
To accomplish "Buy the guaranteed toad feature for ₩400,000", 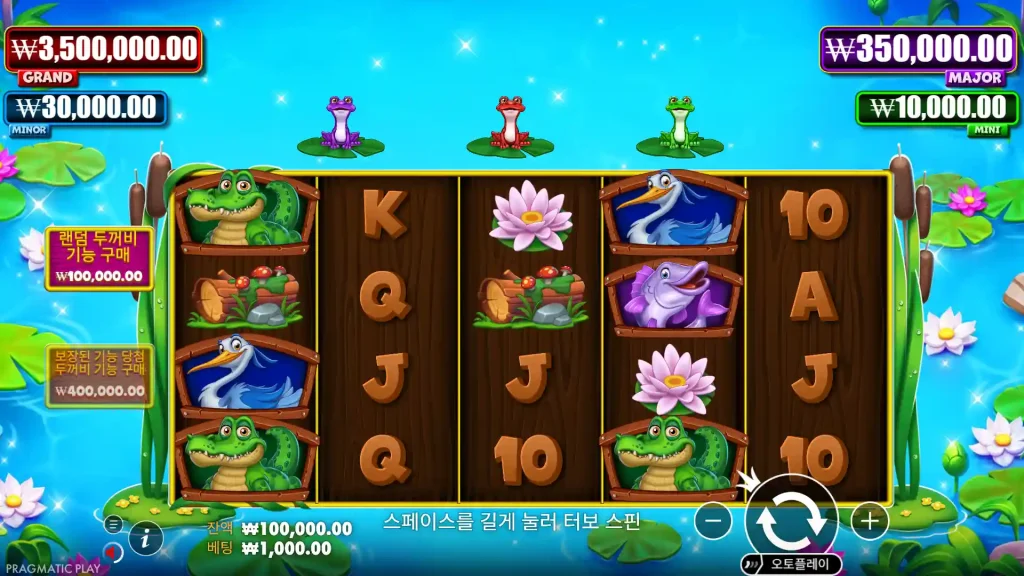I will (x=99, y=375).
